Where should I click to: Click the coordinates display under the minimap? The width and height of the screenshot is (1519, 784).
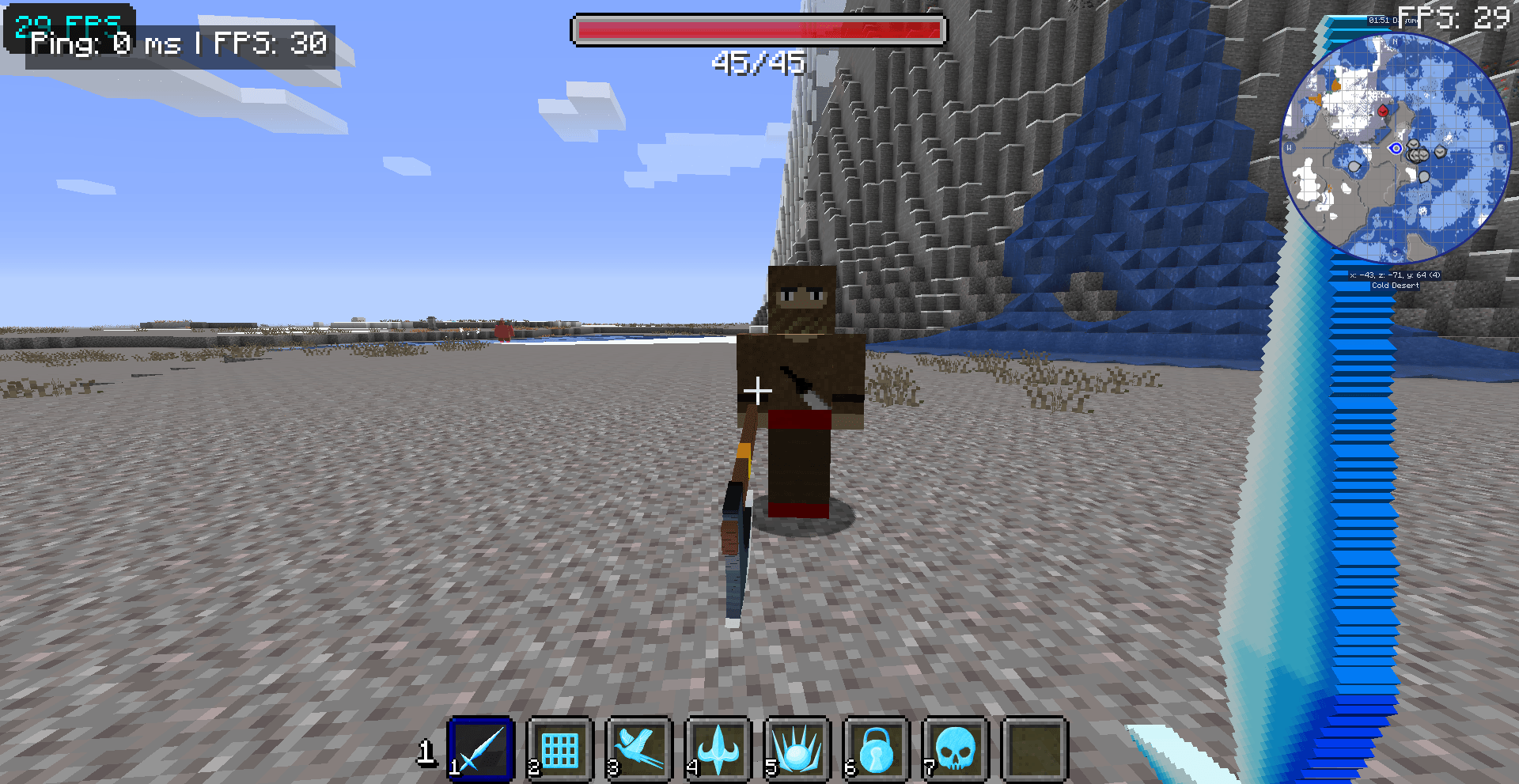tap(1395, 275)
